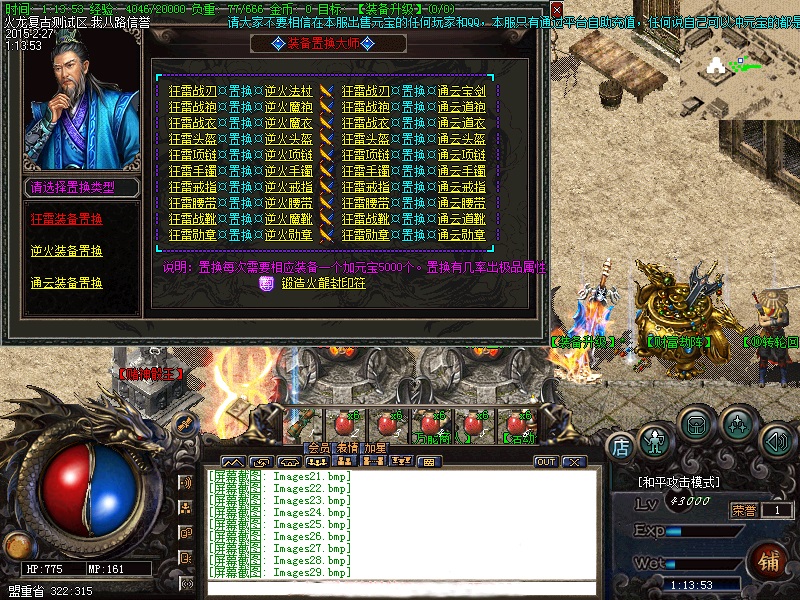Open the 店 shop button

tap(621, 444)
